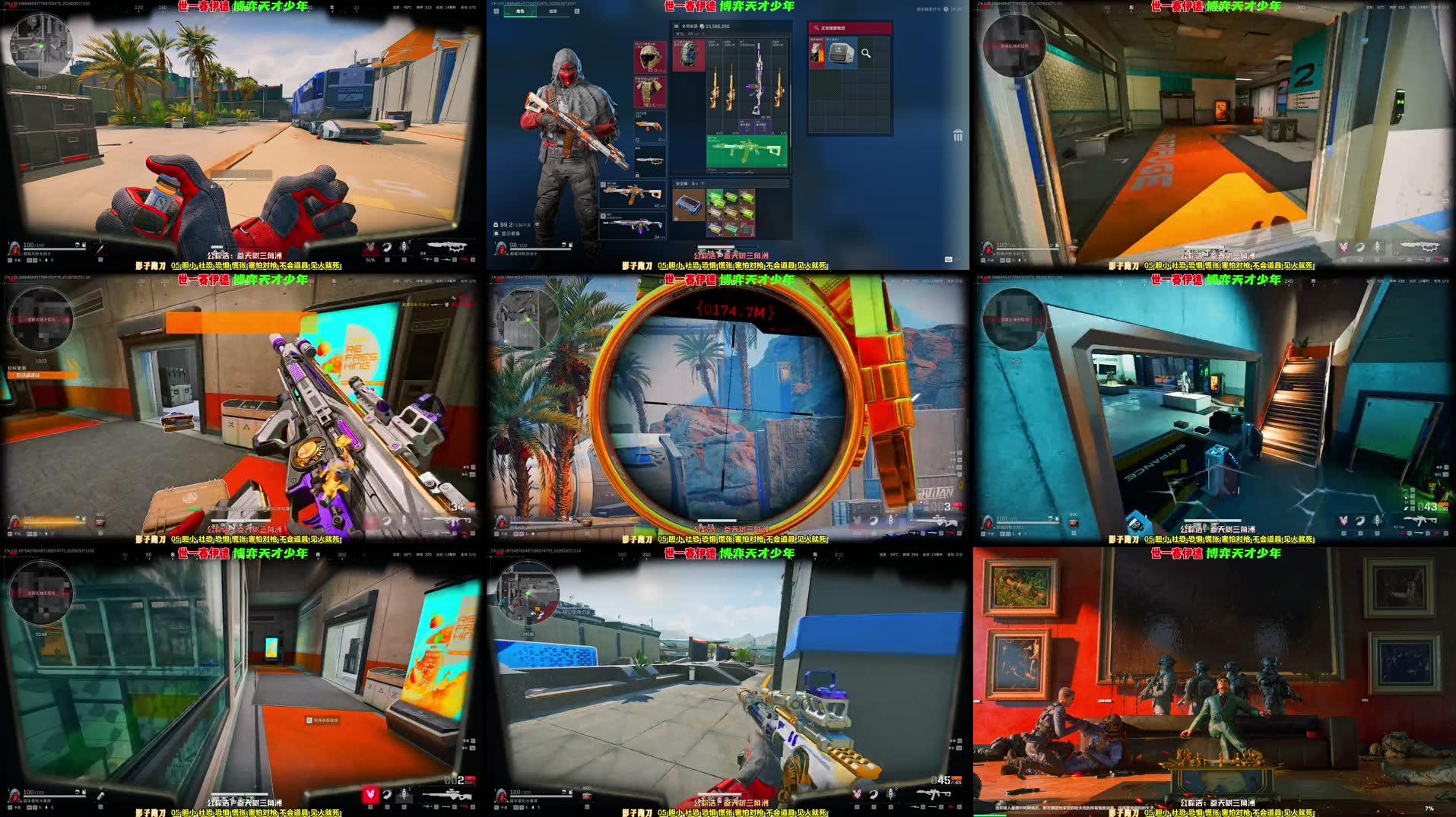This screenshot has height=817, width=1456.
Task: Click the coin currency icon next to 10,585,260
Action: [x=702, y=25]
